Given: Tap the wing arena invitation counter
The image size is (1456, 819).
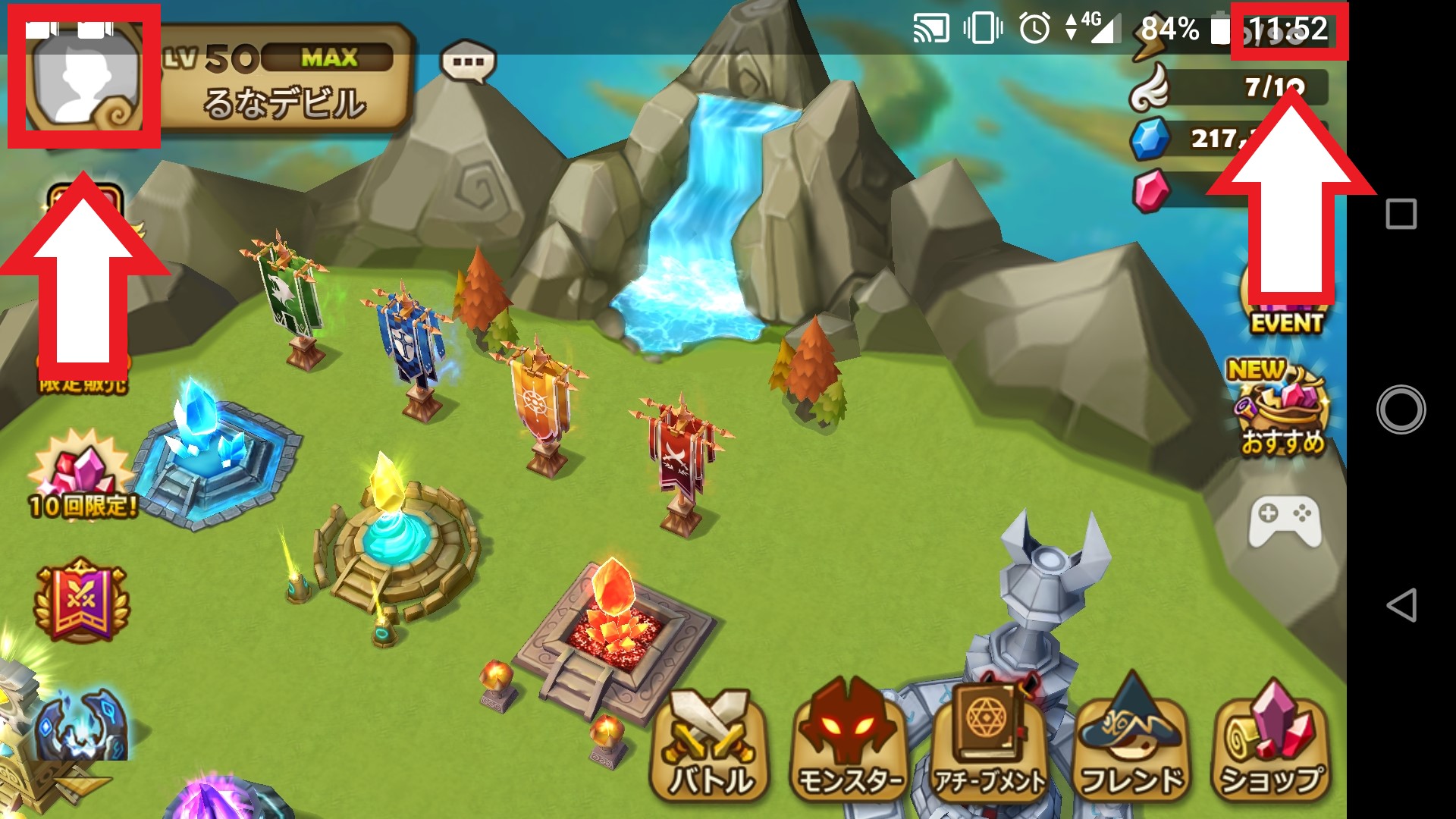Looking at the screenshot, I should pos(1228,88).
